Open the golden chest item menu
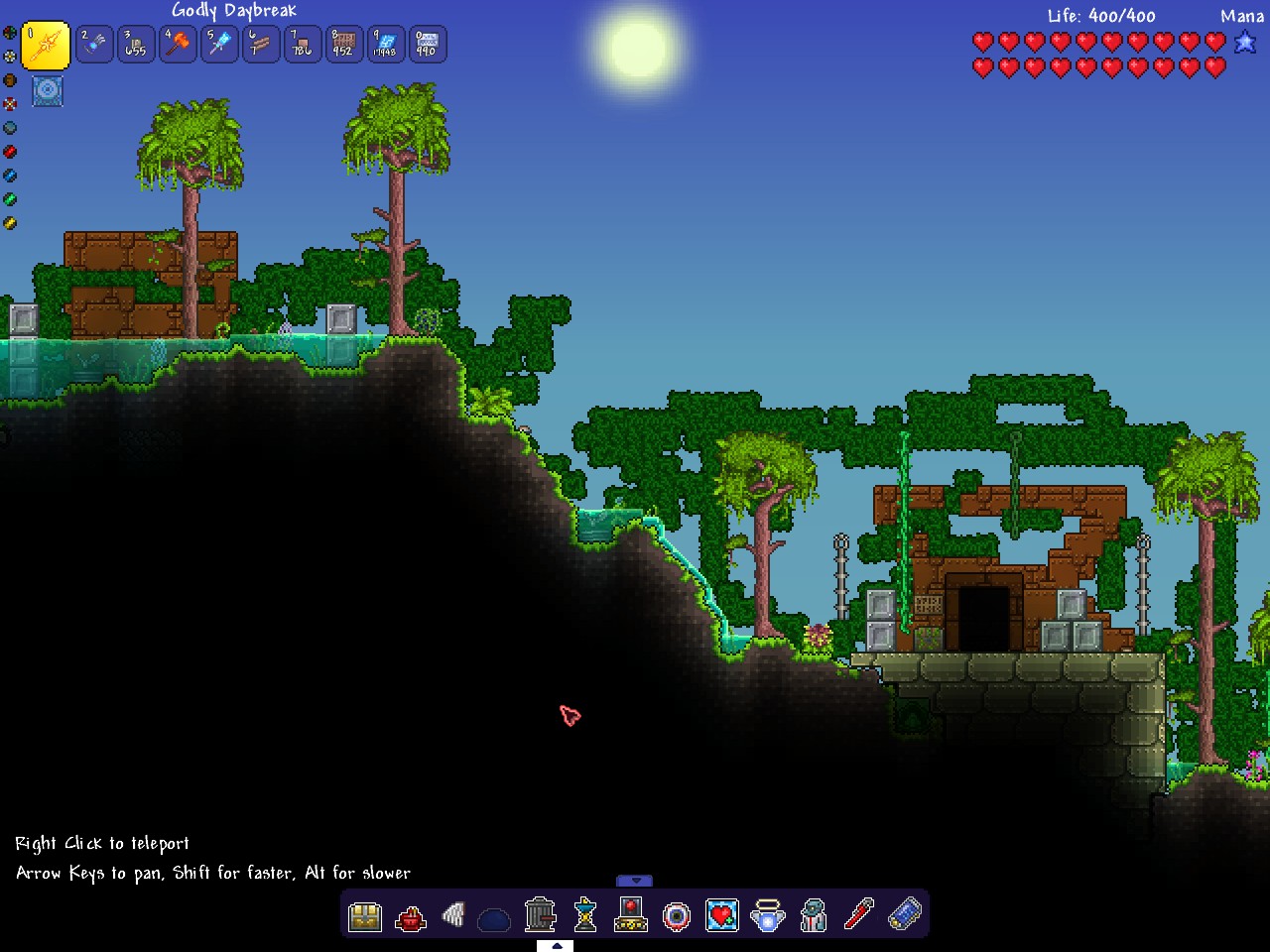 [x=365, y=915]
